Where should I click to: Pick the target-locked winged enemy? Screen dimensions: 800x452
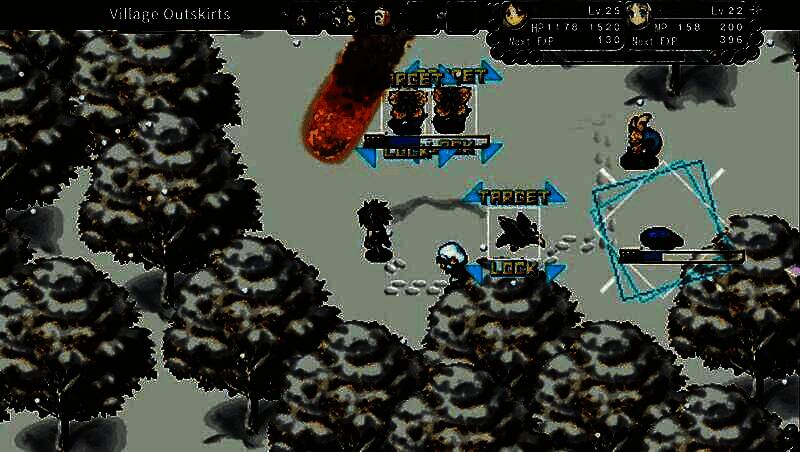[x=518, y=231]
